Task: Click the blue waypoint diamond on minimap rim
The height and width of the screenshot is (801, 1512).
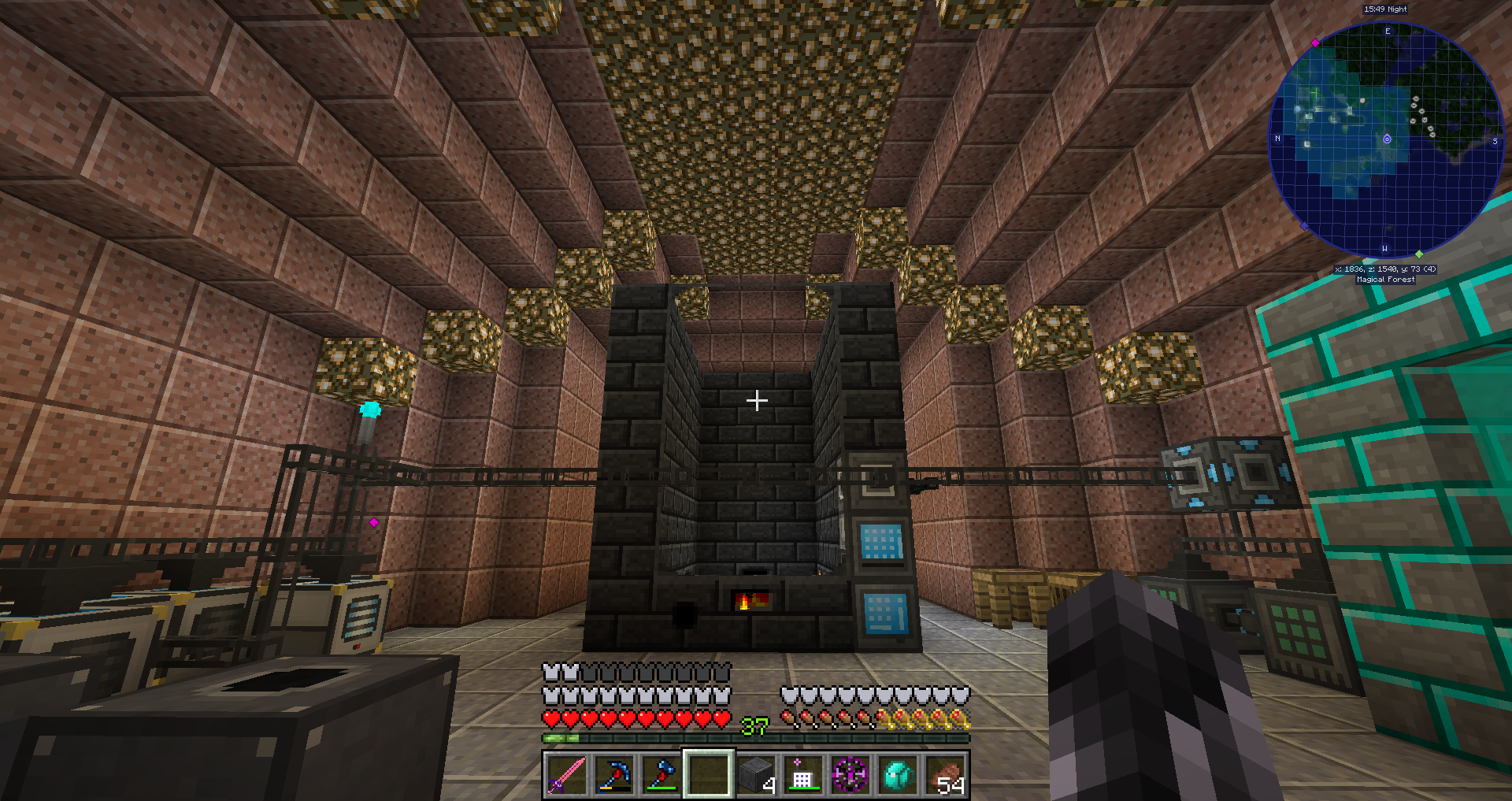Action: click(1304, 227)
